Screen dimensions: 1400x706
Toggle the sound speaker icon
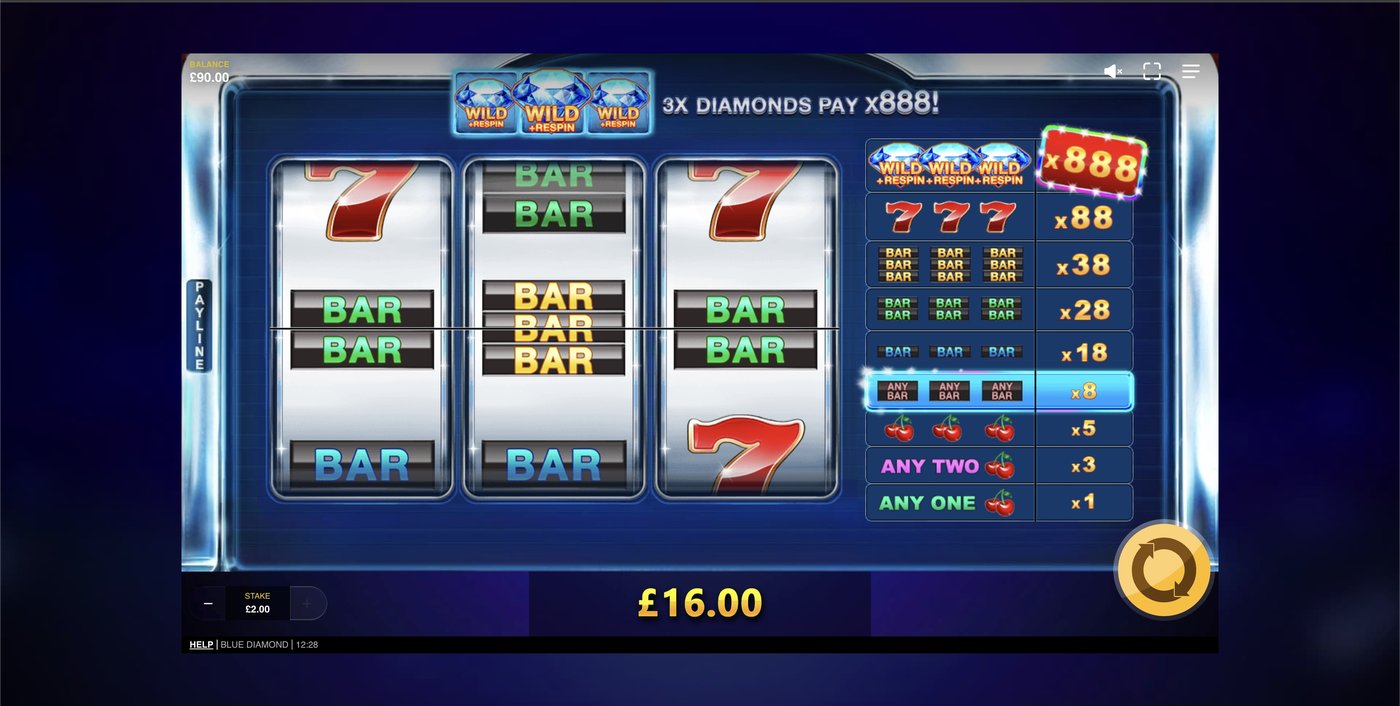click(1112, 71)
